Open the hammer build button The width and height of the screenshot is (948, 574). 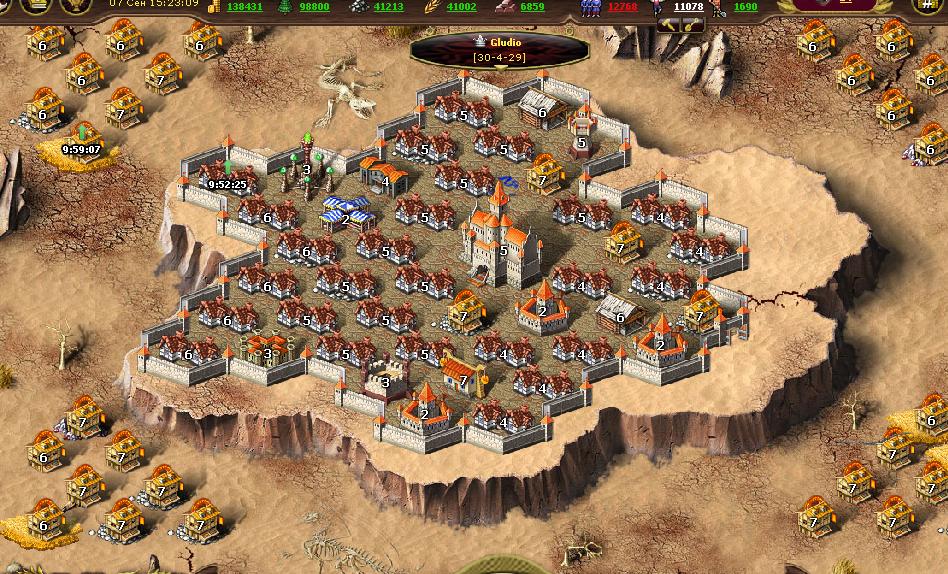click(667, 25)
